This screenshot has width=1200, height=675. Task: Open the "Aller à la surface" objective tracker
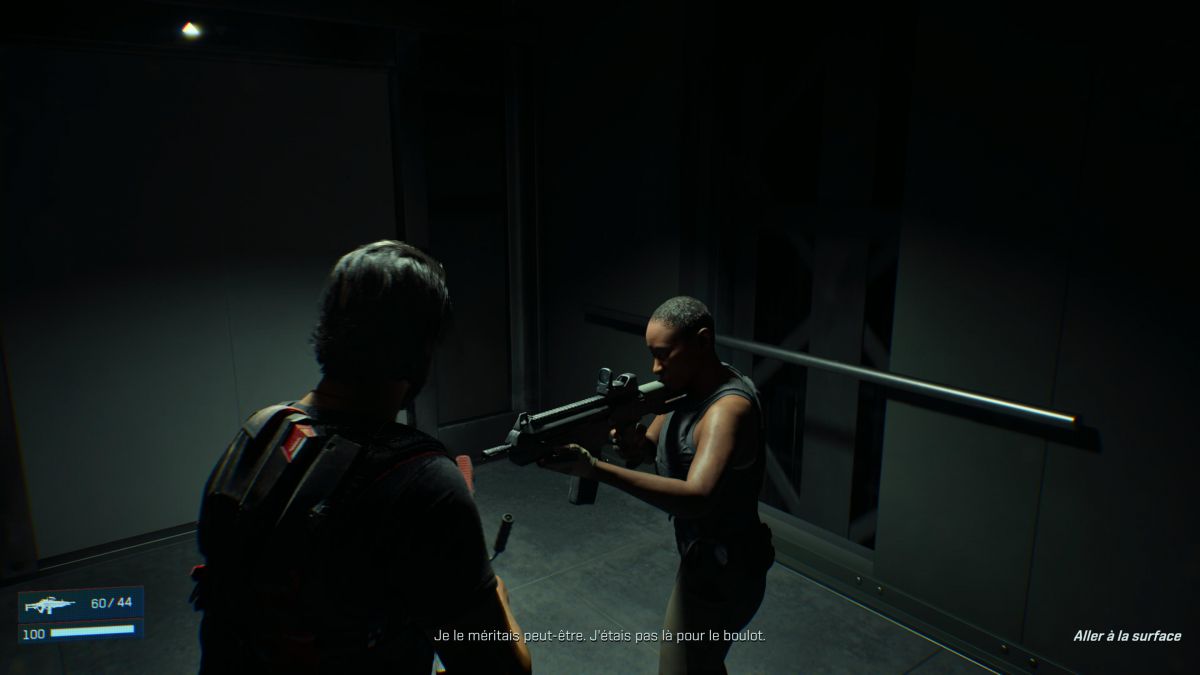[1126, 636]
